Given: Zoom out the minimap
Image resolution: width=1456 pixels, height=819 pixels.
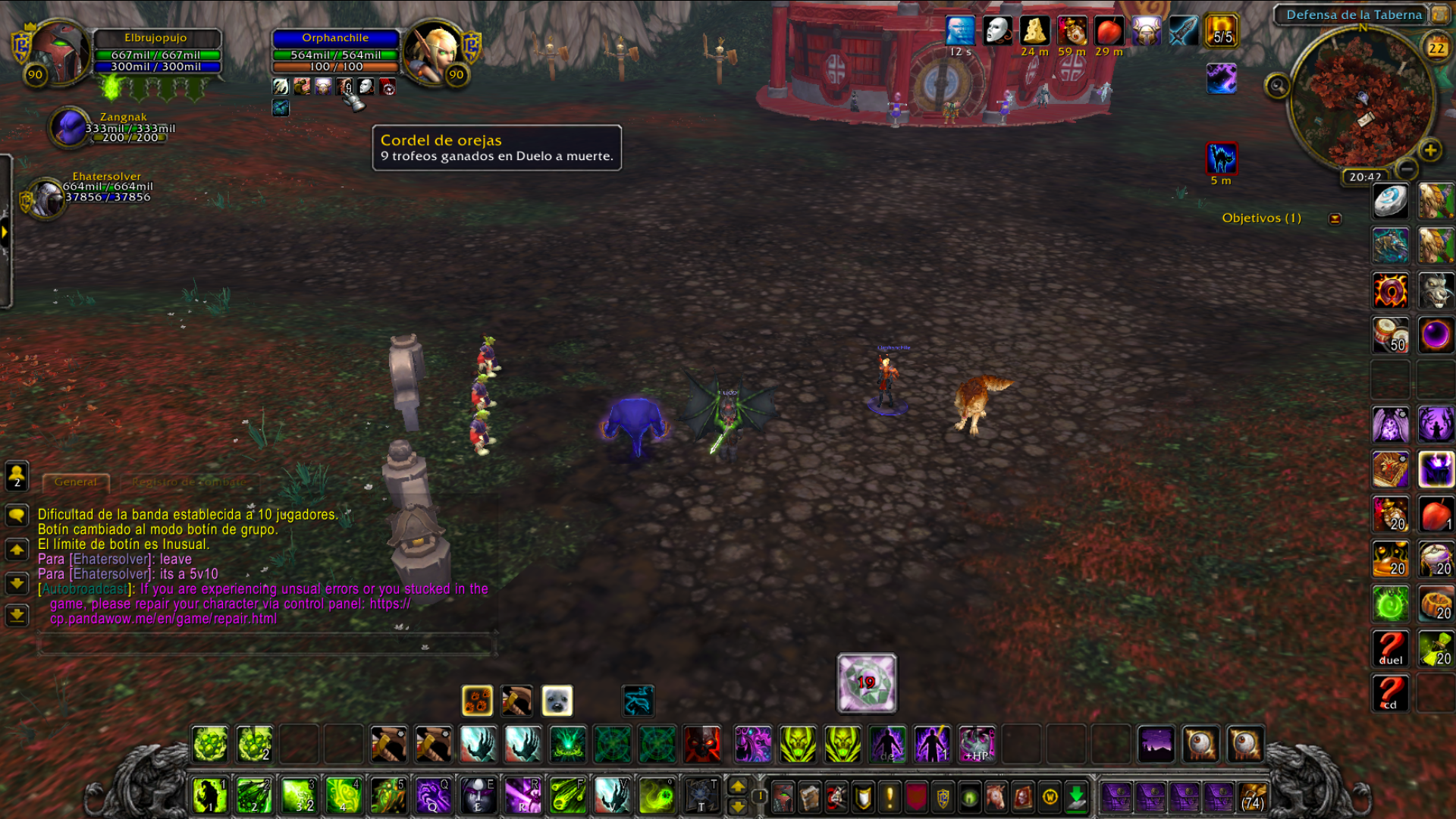Looking at the screenshot, I should [1405, 168].
